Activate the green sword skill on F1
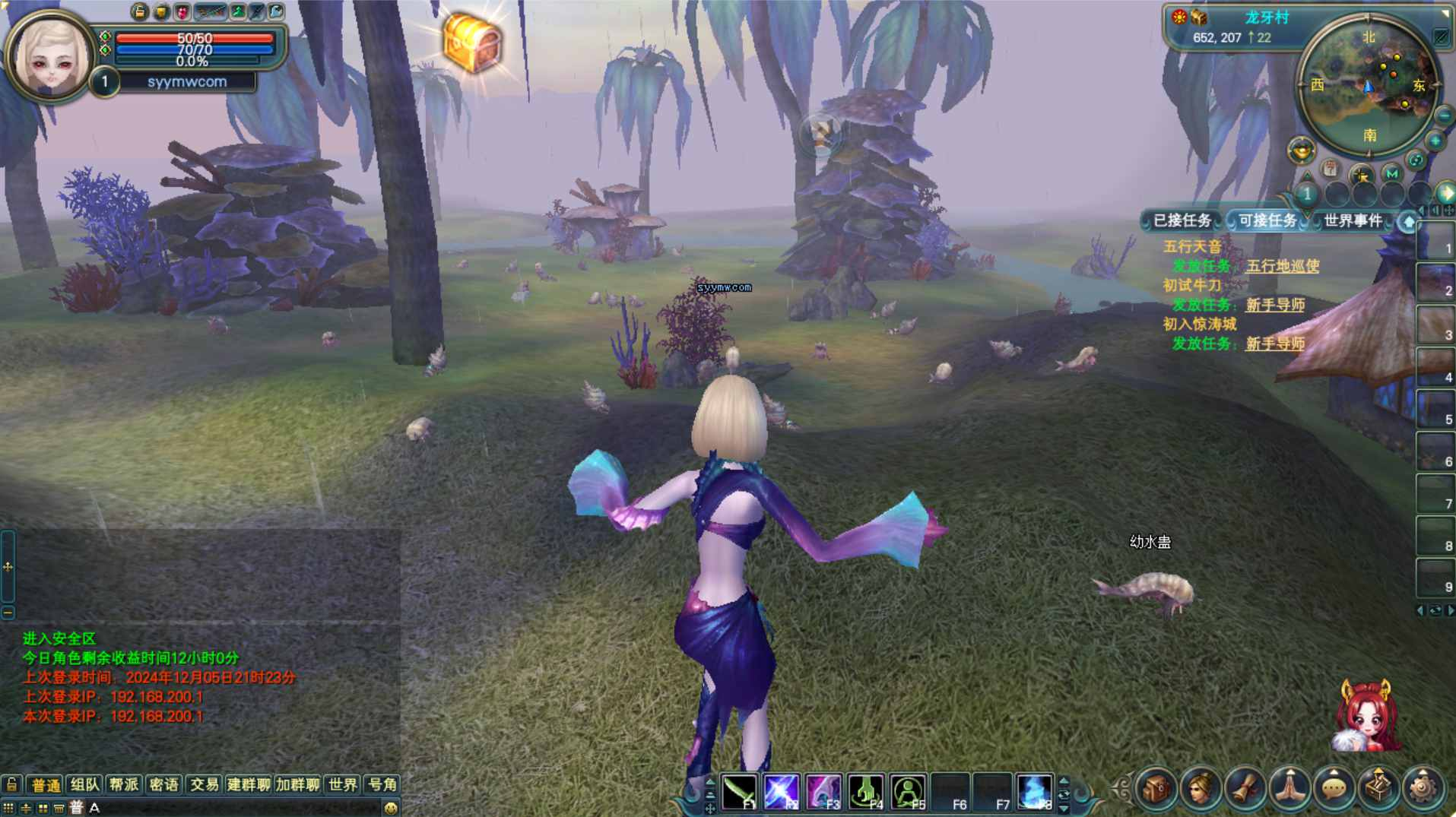This screenshot has height=817, width=1456. pyautogui.click(x=739, y=791)
